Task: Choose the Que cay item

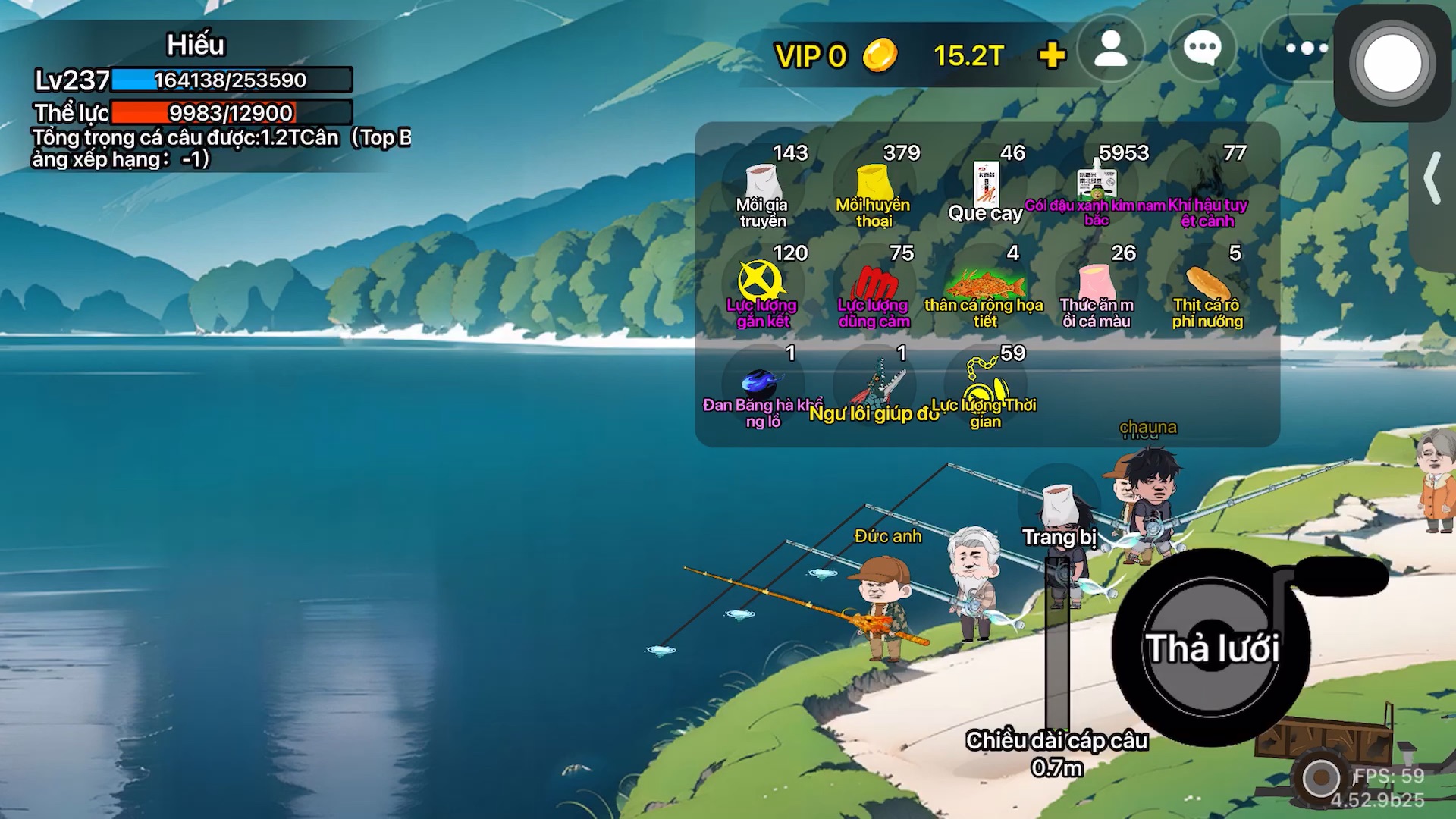Action: coord(985,186)
